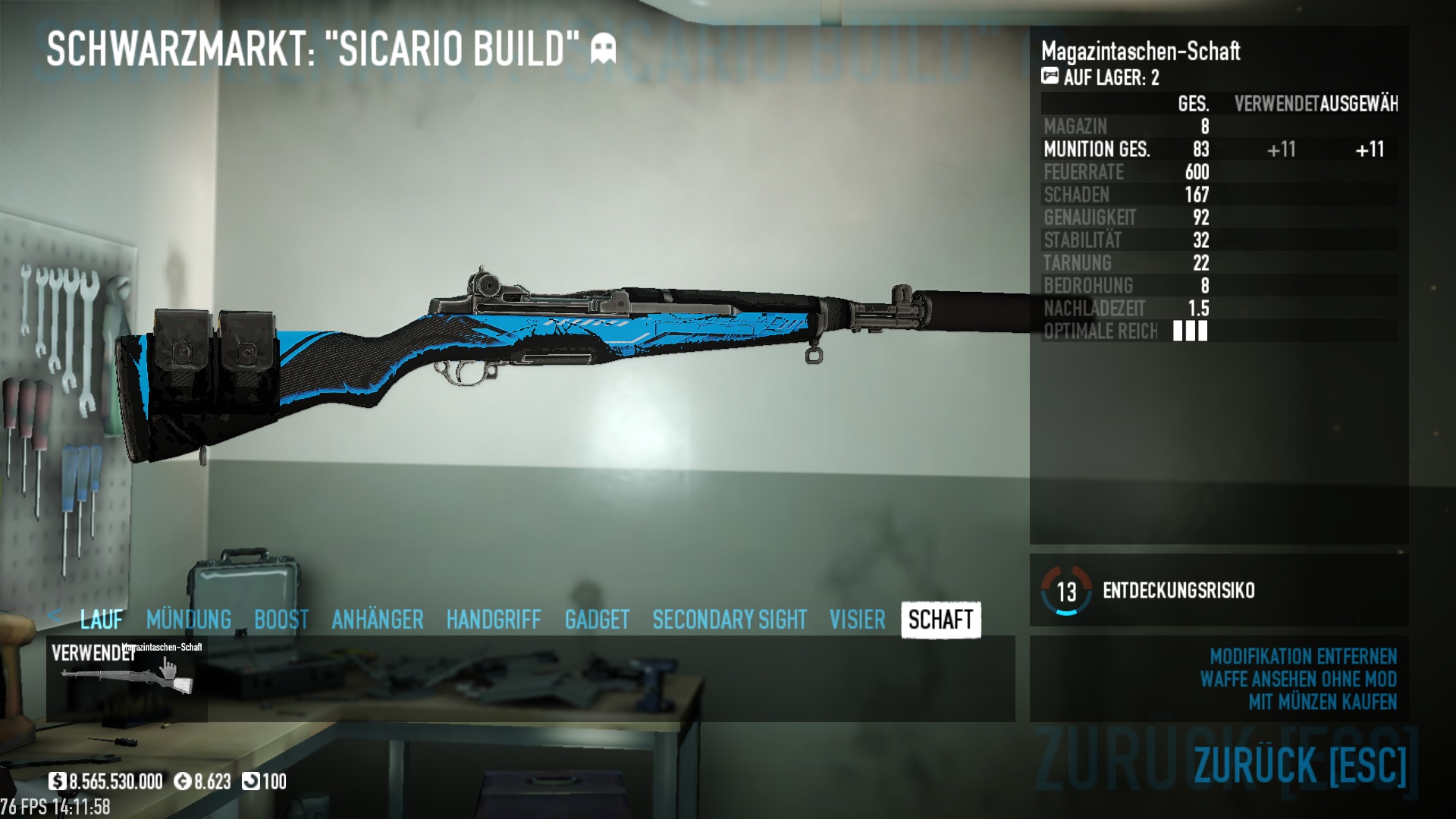Click Mit Münzen kaufen
The width and height of the screenshot is (1456, 819).
tap(1323, 701)
